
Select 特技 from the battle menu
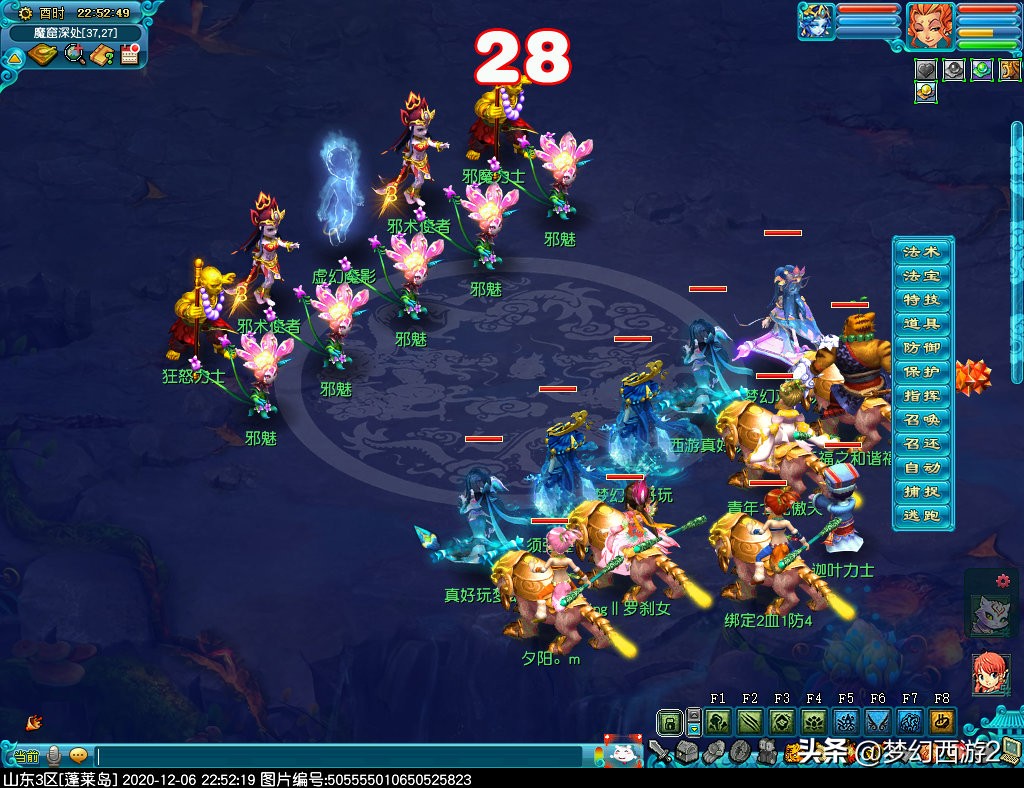pyautogui.click(x=922, y=299)
